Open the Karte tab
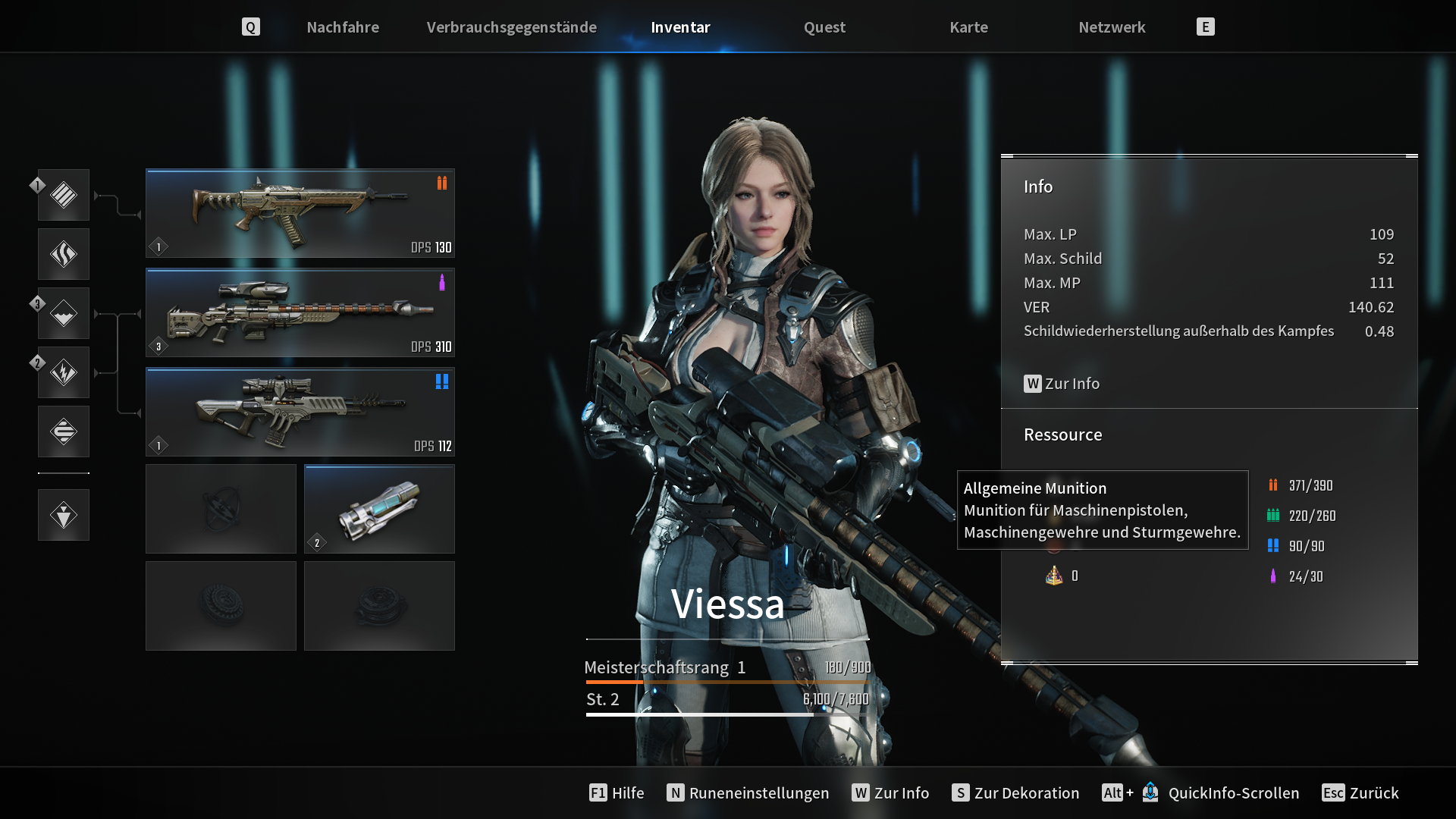Viewport: 1456px width, 819px height. 968,27
